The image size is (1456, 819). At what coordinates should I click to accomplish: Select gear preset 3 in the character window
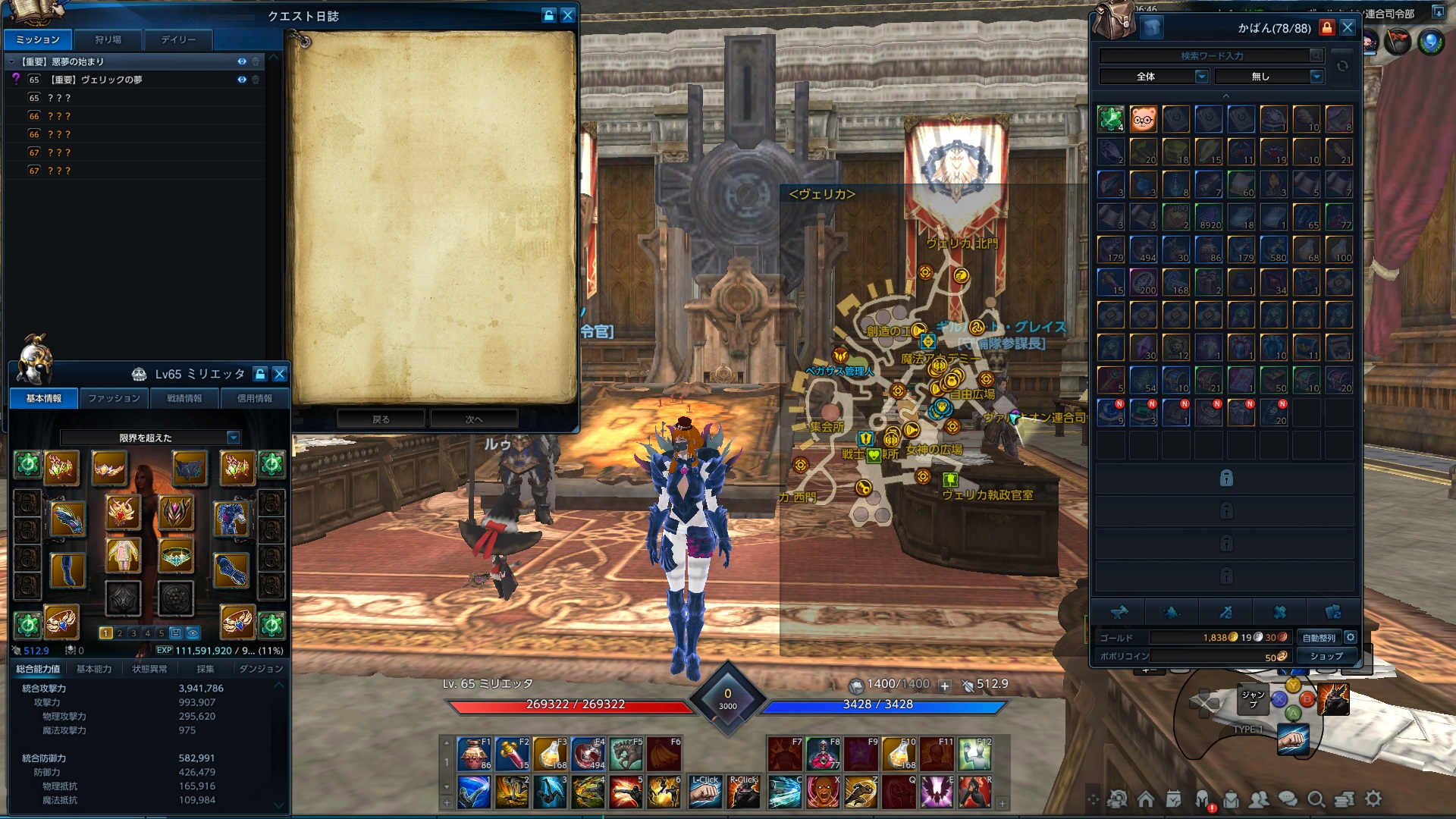pyautogui.click(x=133, y=632)
